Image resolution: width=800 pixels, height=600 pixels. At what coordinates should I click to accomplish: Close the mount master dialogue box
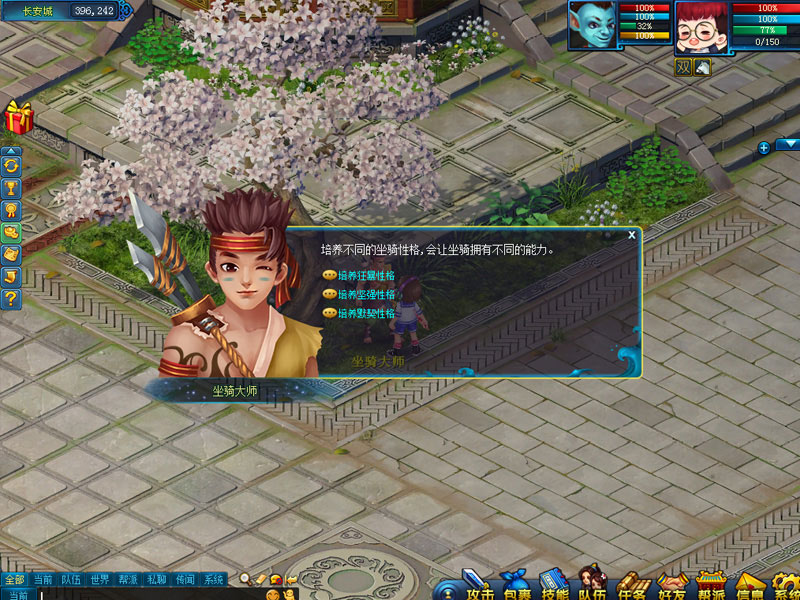point(631,235)
